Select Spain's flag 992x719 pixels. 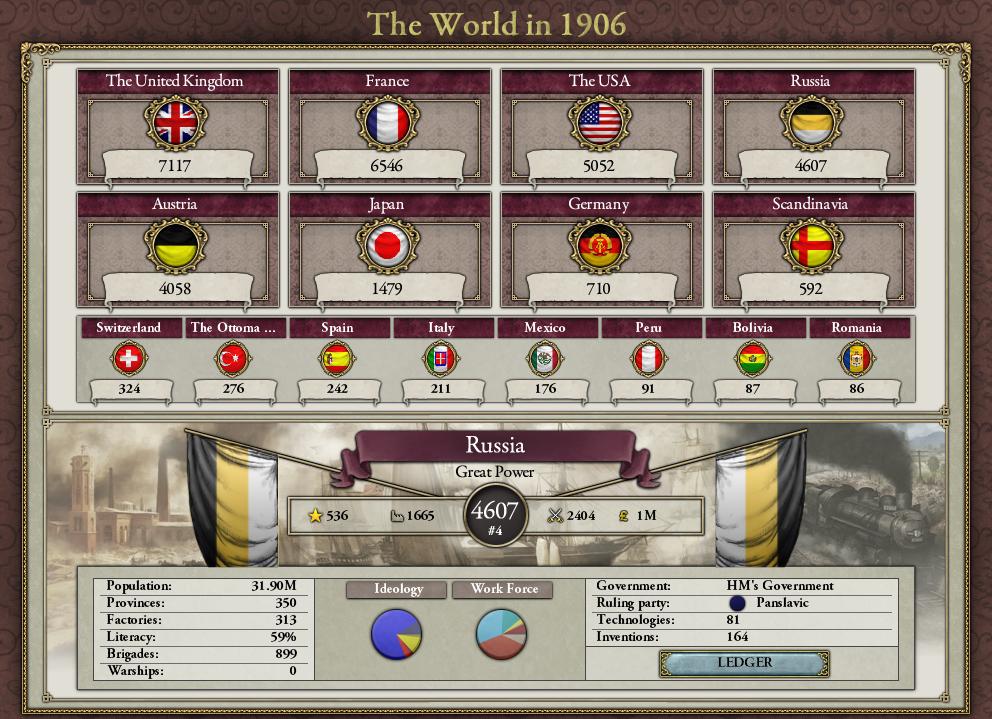click(x=337, y=358)
